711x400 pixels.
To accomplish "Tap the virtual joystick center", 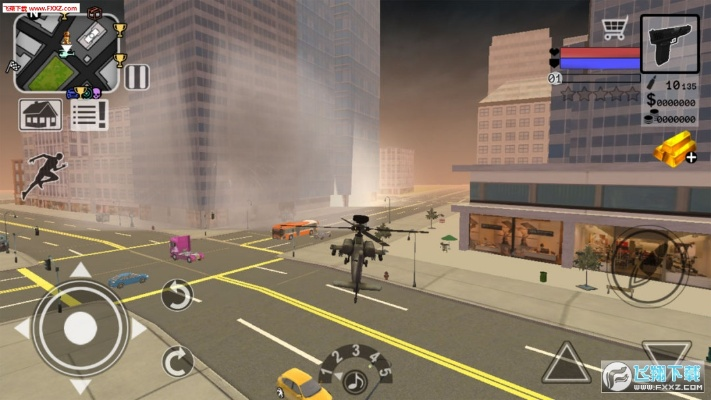I will pos(80,327).
